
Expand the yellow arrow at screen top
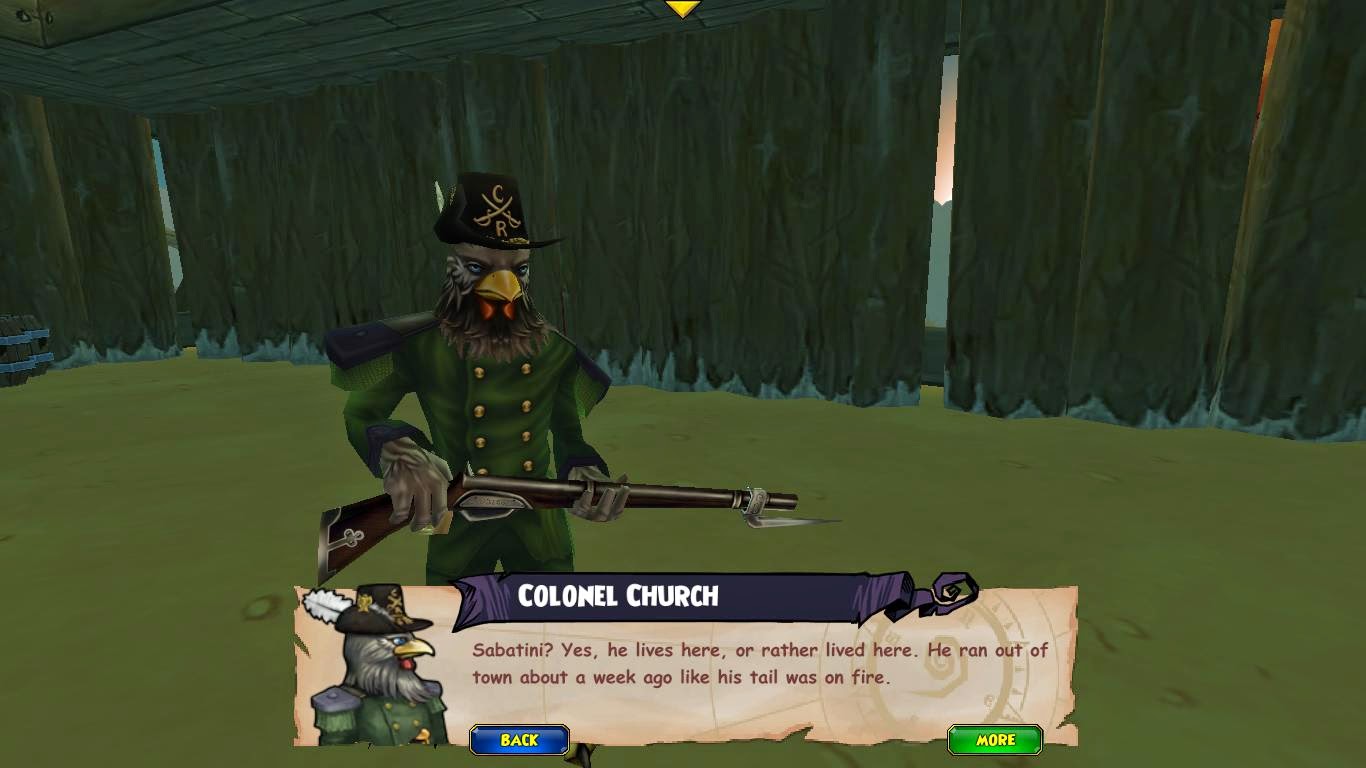[682, 8]
